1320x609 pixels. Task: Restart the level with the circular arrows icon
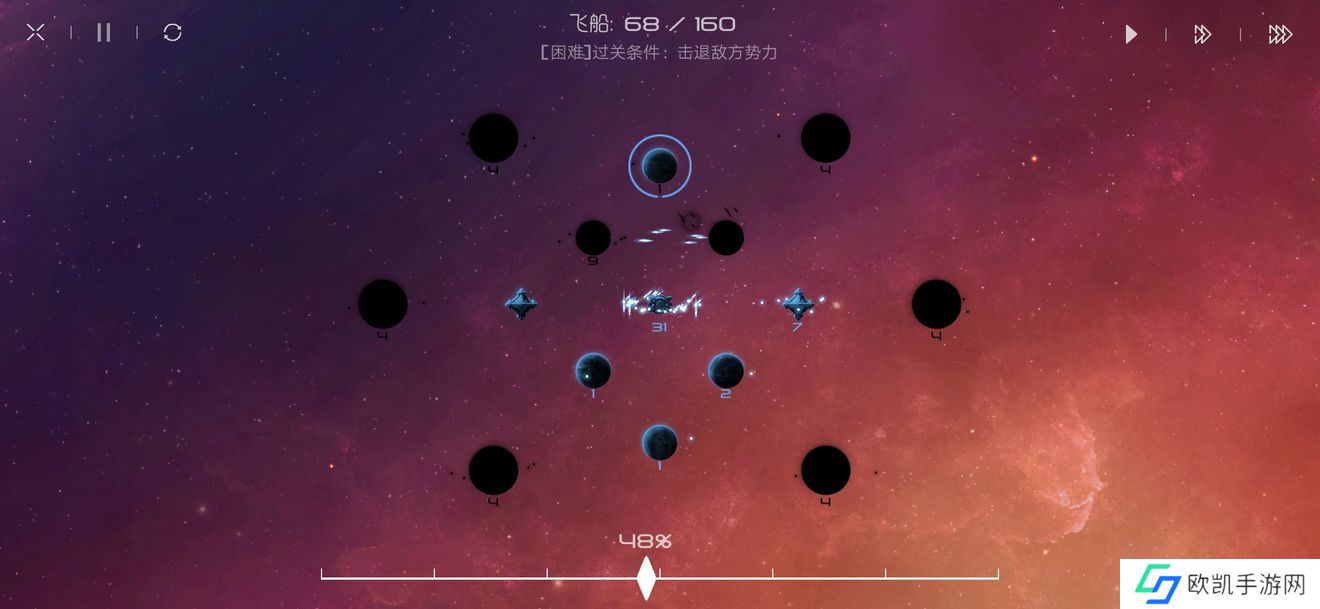(x=173, y=33)
